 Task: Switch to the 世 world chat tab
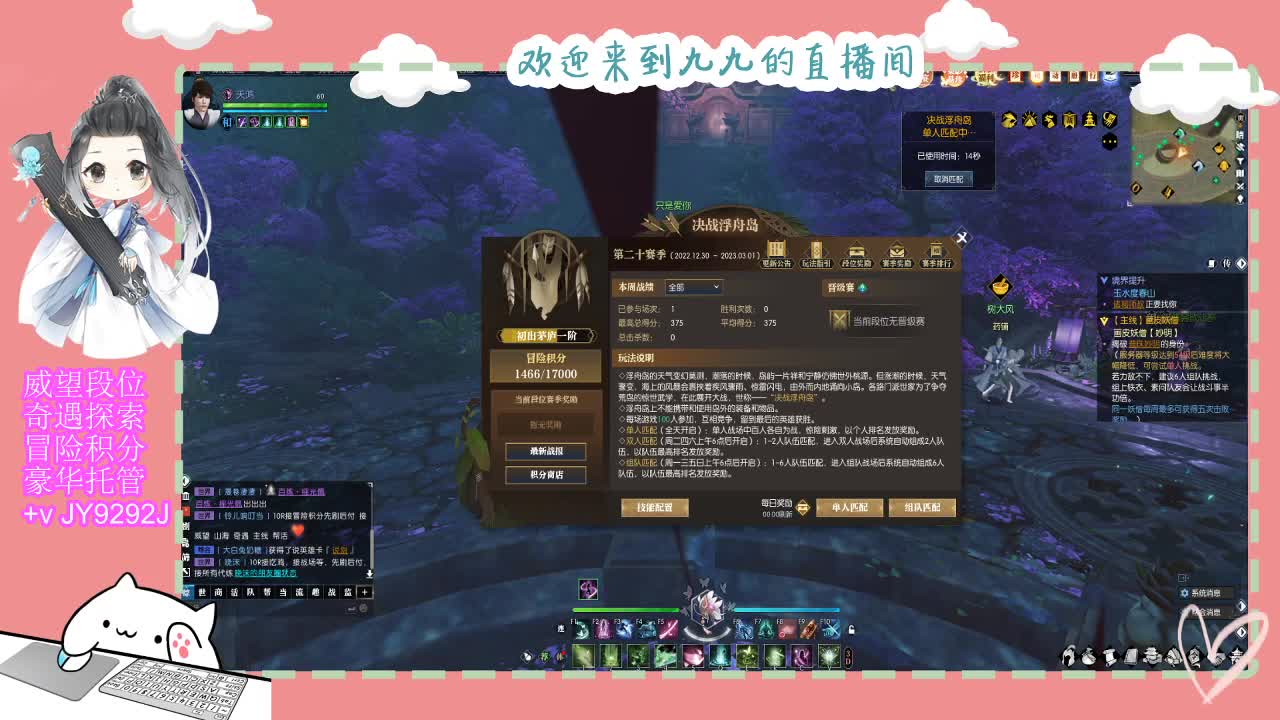(x=203, y=592)
